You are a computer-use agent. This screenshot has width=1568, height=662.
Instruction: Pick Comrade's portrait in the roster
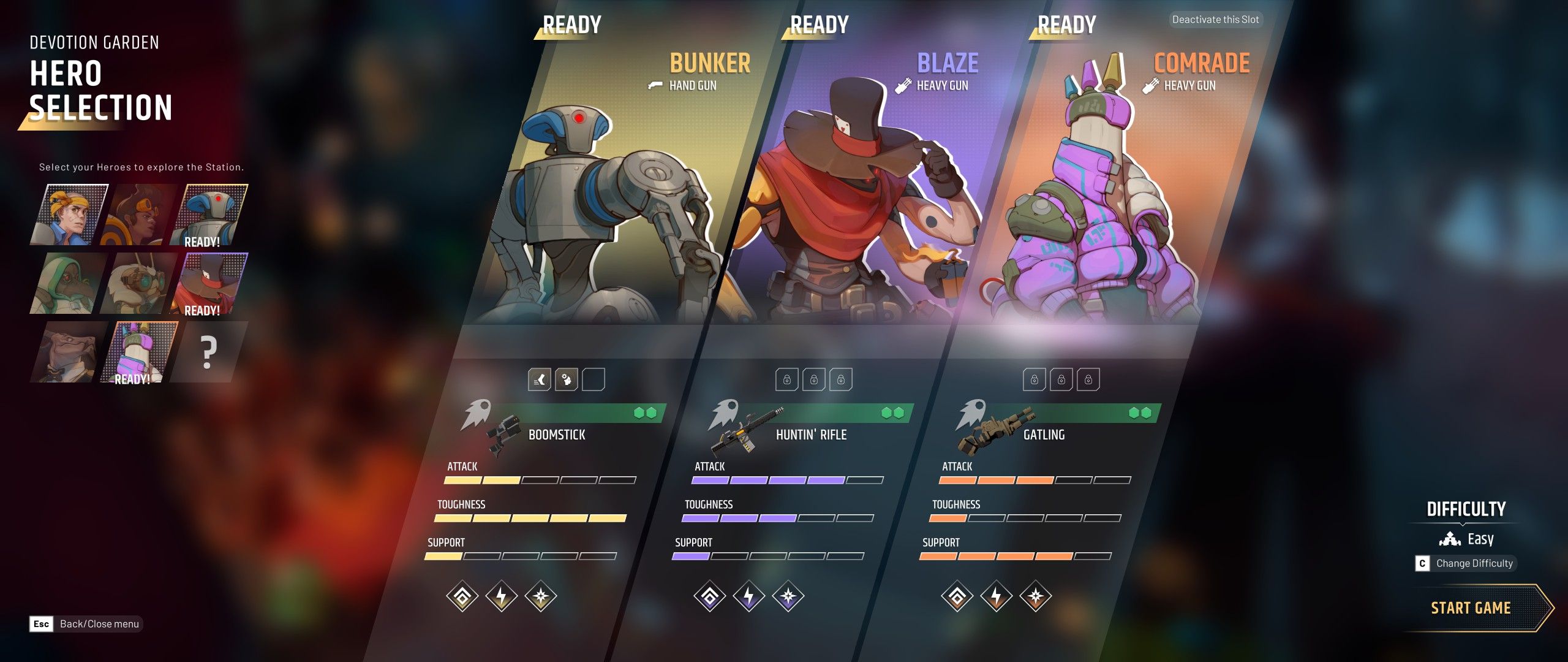(140, 352)
